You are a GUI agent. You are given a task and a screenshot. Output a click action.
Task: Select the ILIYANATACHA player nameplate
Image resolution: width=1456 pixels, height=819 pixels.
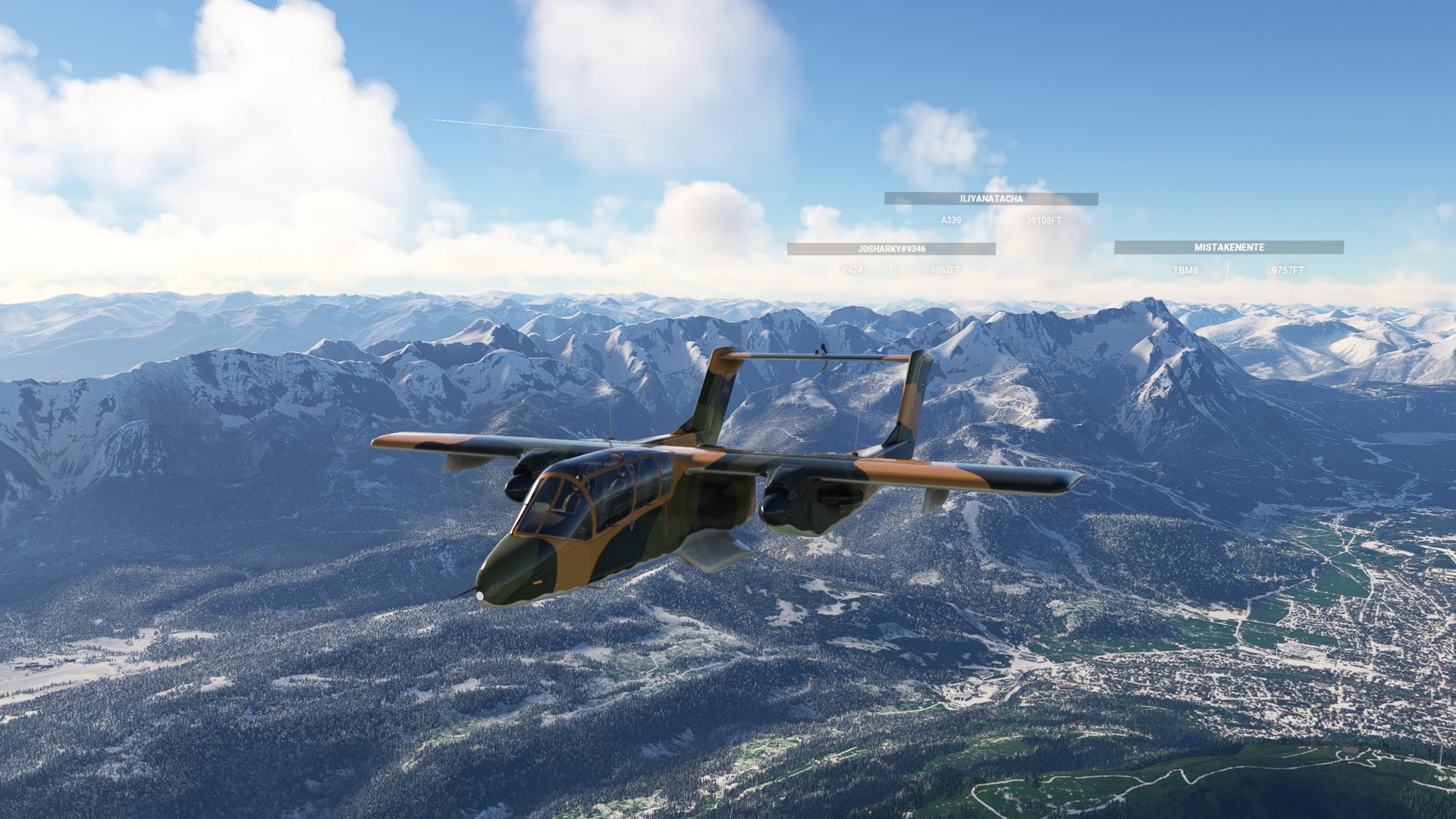coord(990,199)
